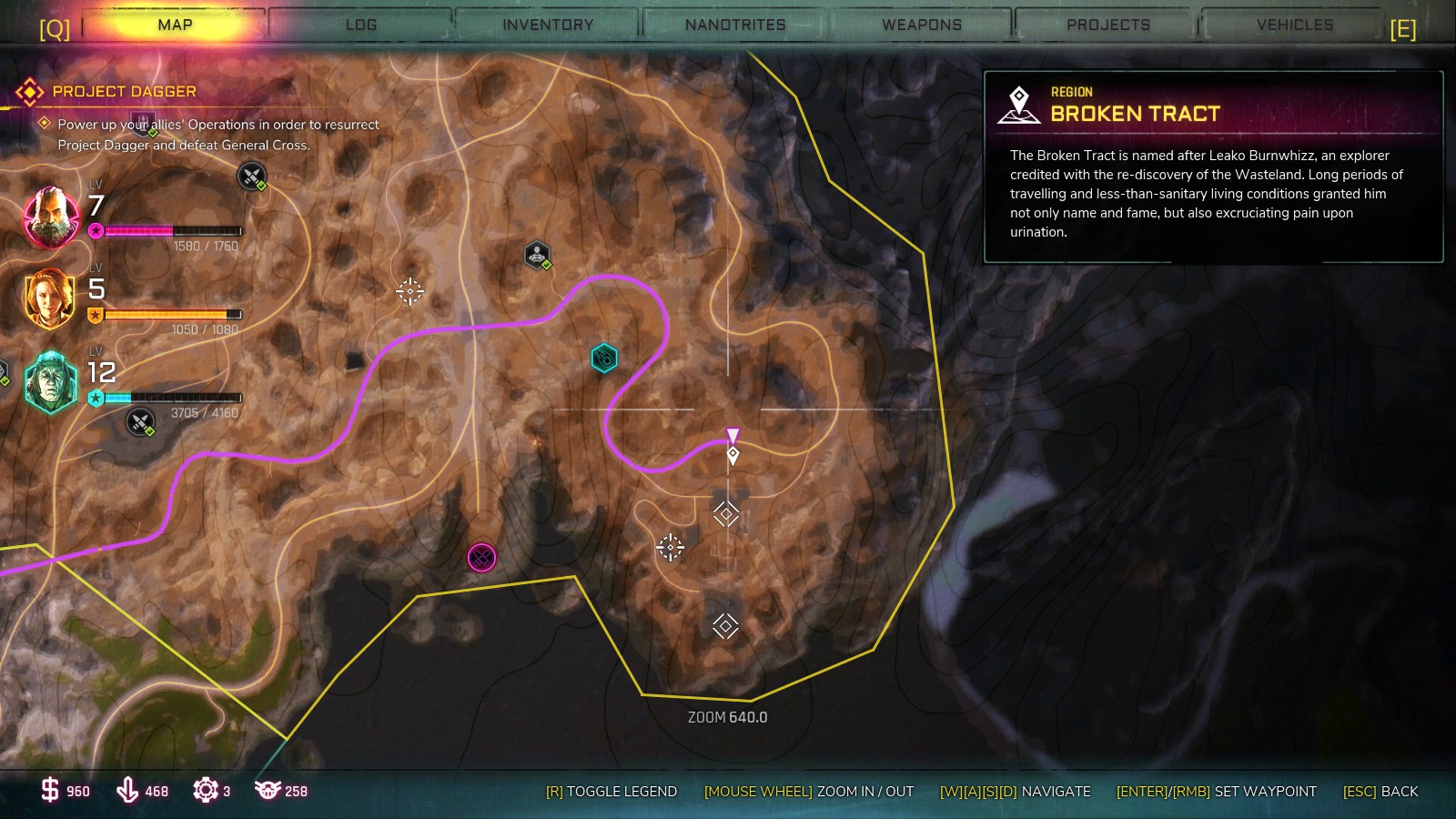Open the bandit camp icon with green checkmark

click(x=537, y=255)
